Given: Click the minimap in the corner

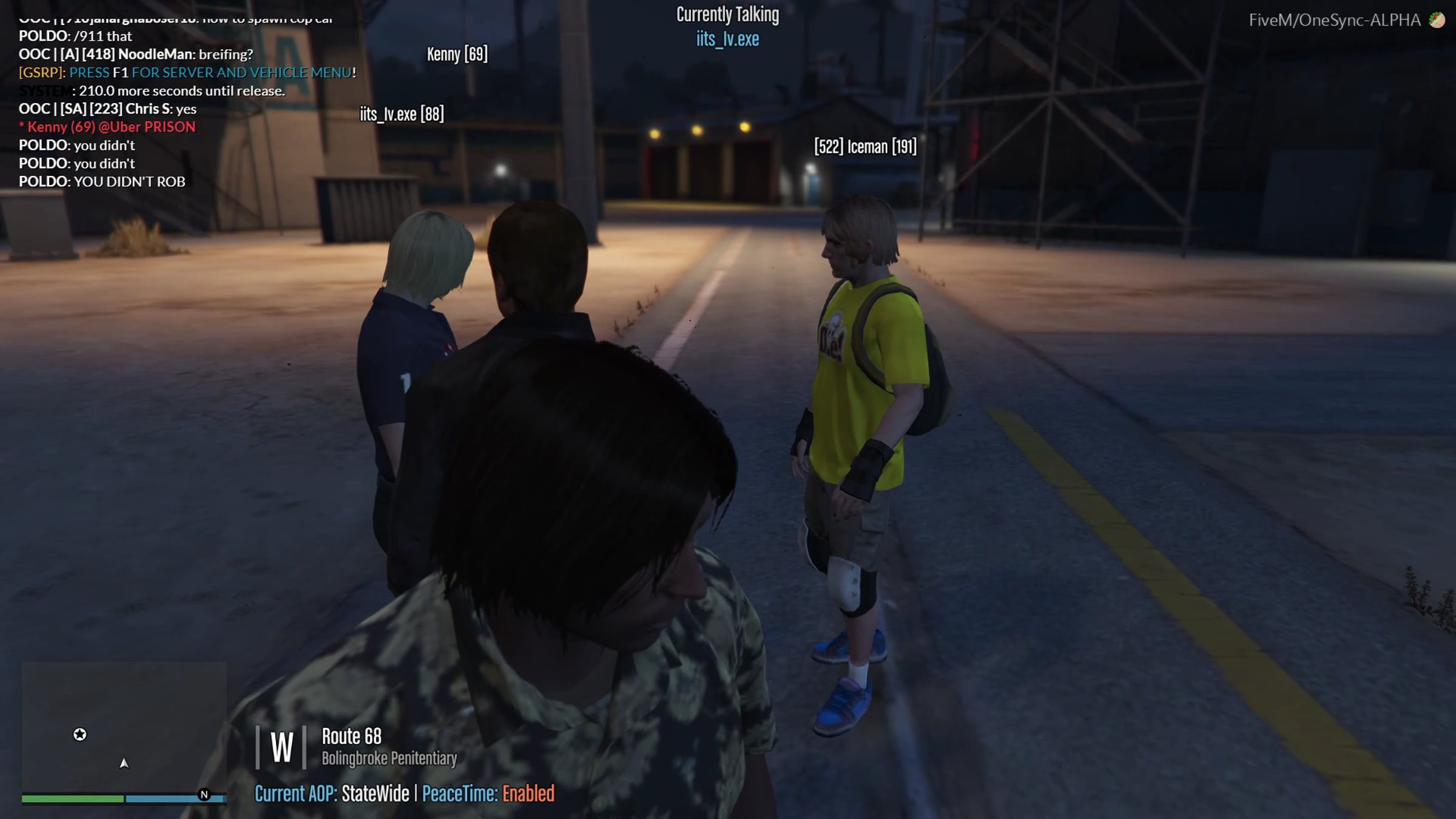Looking at the screenshot, I should point(124,727).
